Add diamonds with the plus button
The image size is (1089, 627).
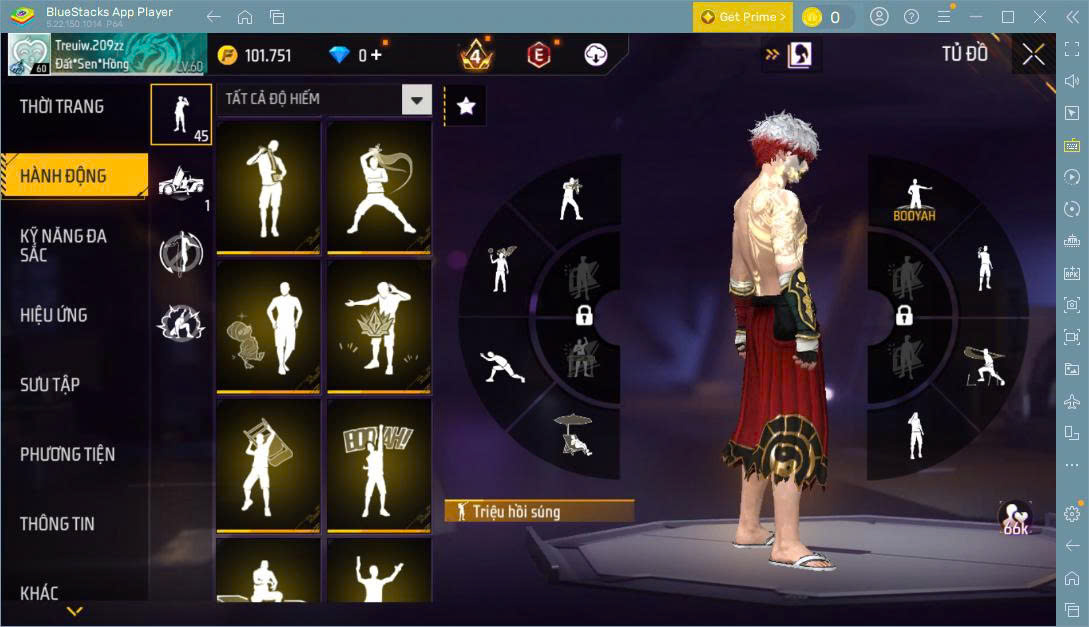376,55
